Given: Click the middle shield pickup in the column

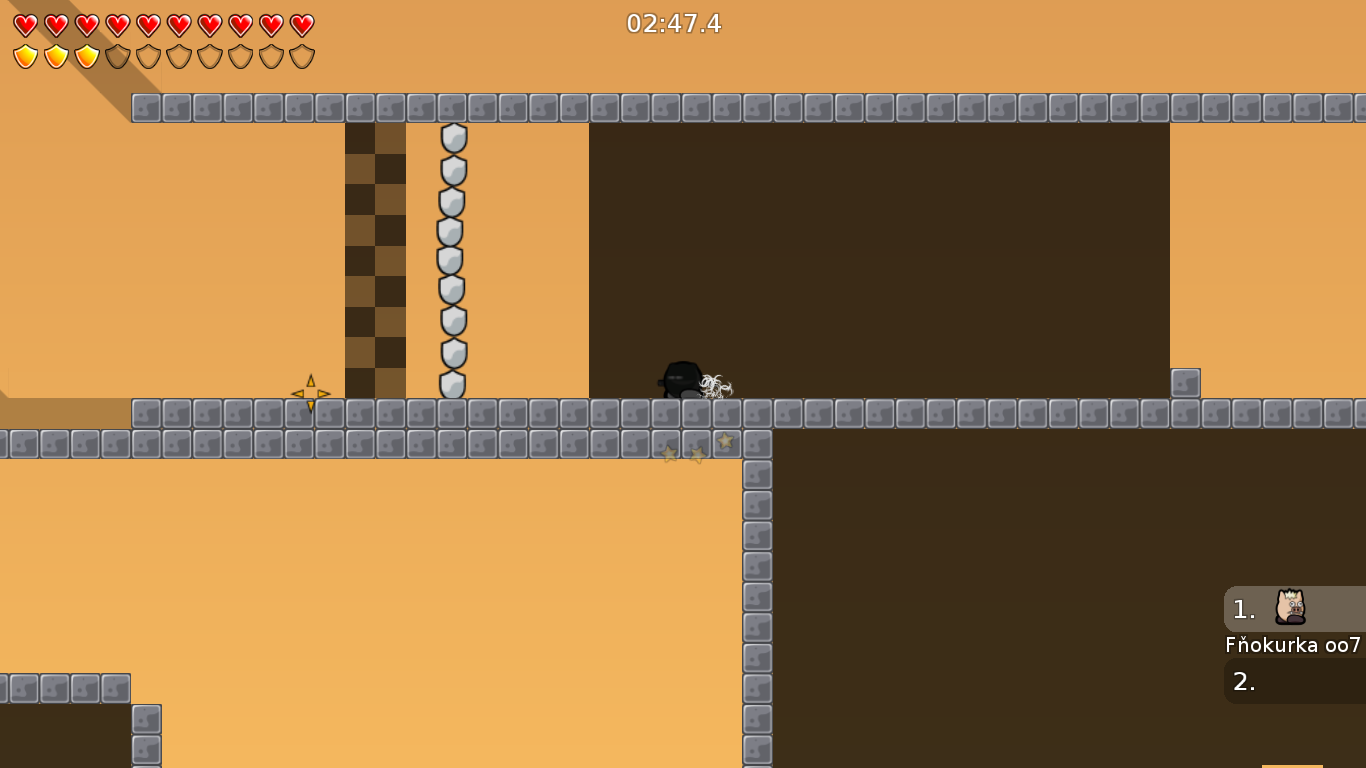Looking at the screenshot, I should [x=452, y=260].
